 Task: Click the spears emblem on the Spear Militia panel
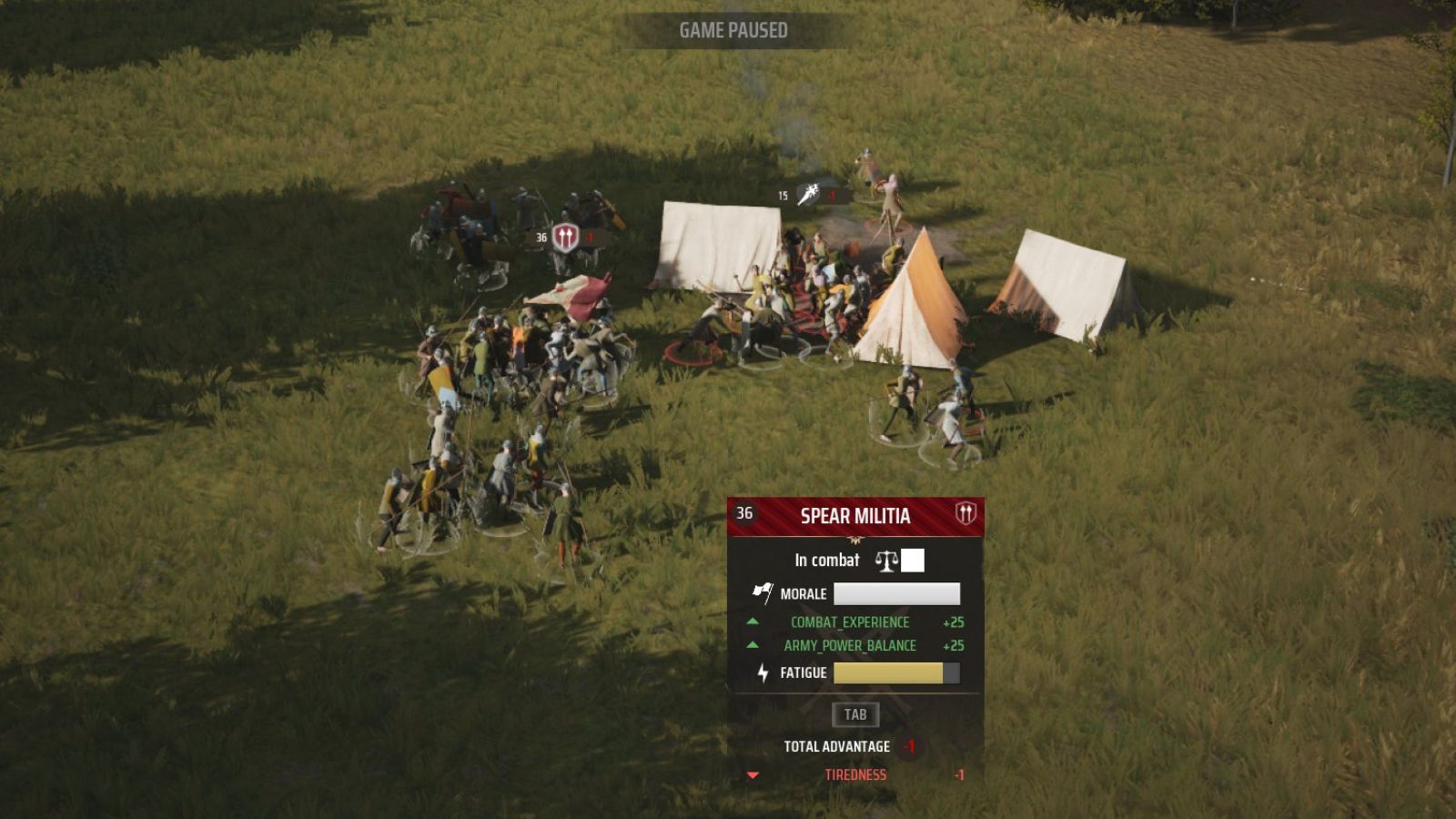pyautogui.click(x=966, y=515)
